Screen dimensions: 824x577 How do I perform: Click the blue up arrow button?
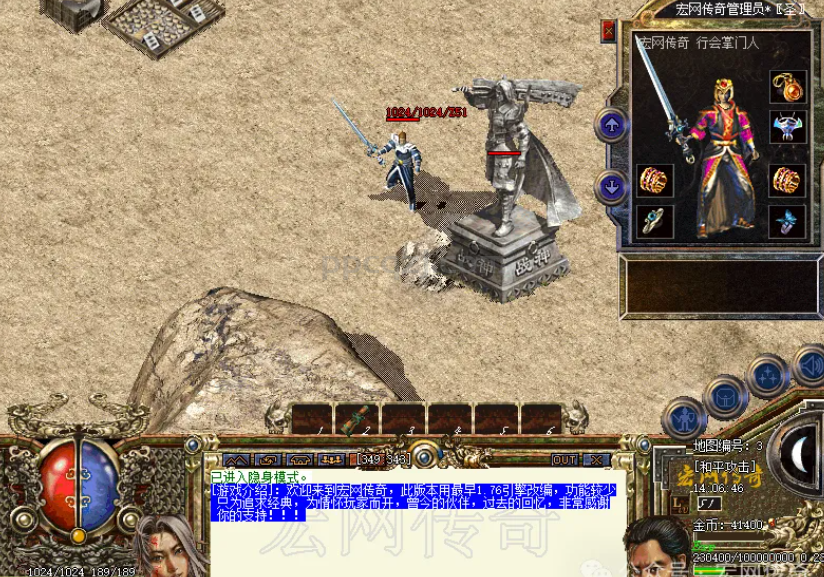(x=611, y=125)
